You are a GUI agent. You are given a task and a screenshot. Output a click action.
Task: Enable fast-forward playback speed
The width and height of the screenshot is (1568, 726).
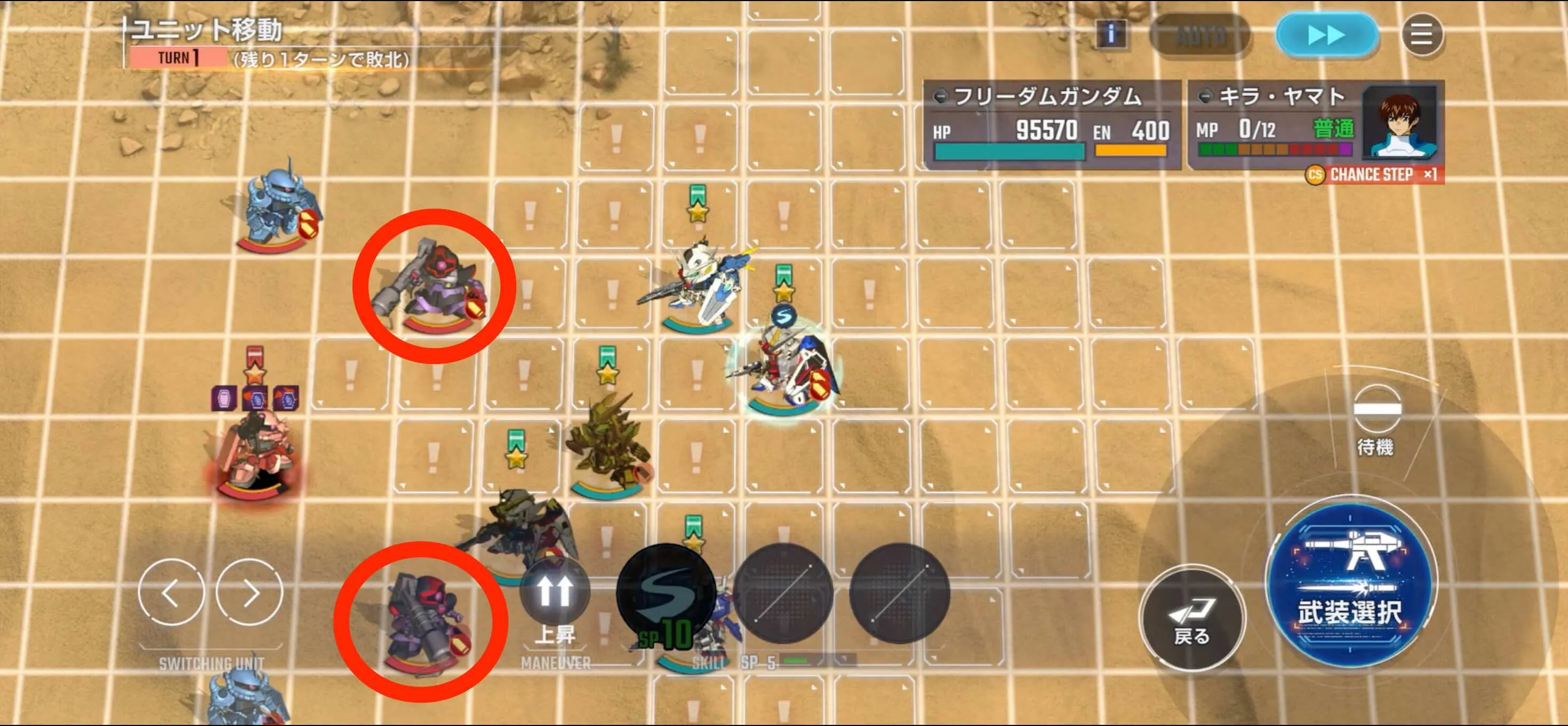point(1324,35)
